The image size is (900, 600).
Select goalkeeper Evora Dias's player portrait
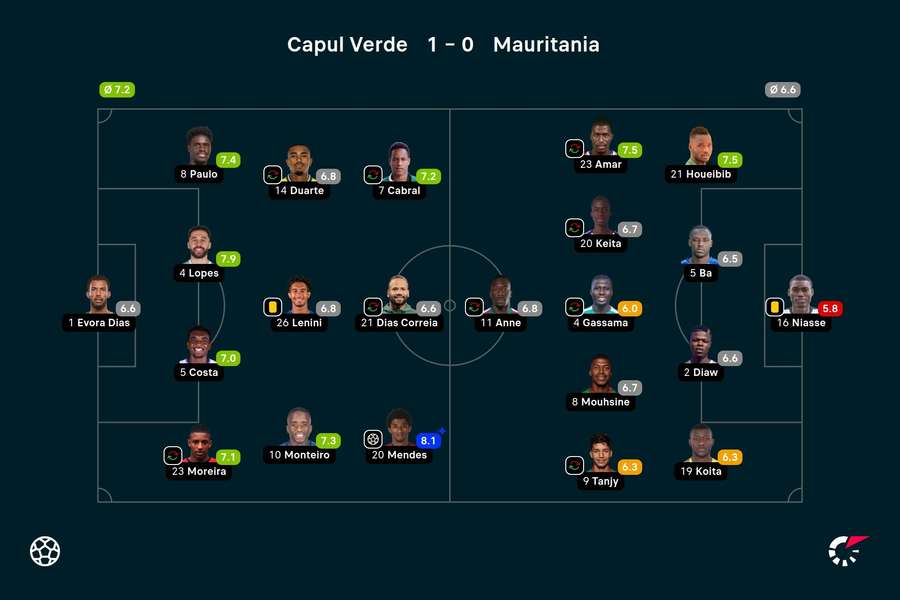[x=98, y=296]
